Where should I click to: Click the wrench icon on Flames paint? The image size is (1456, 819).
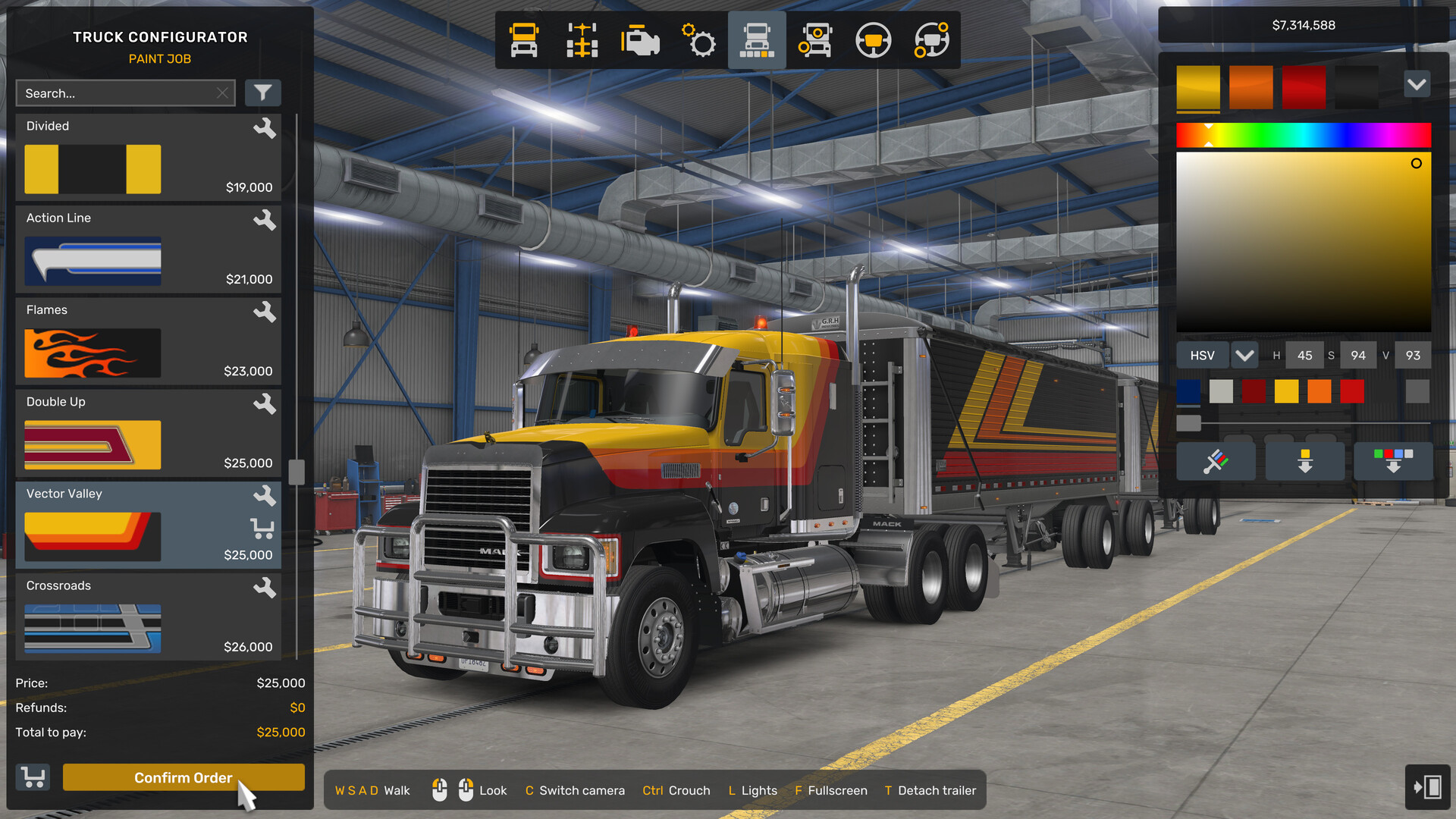click(x=266, y=312)
